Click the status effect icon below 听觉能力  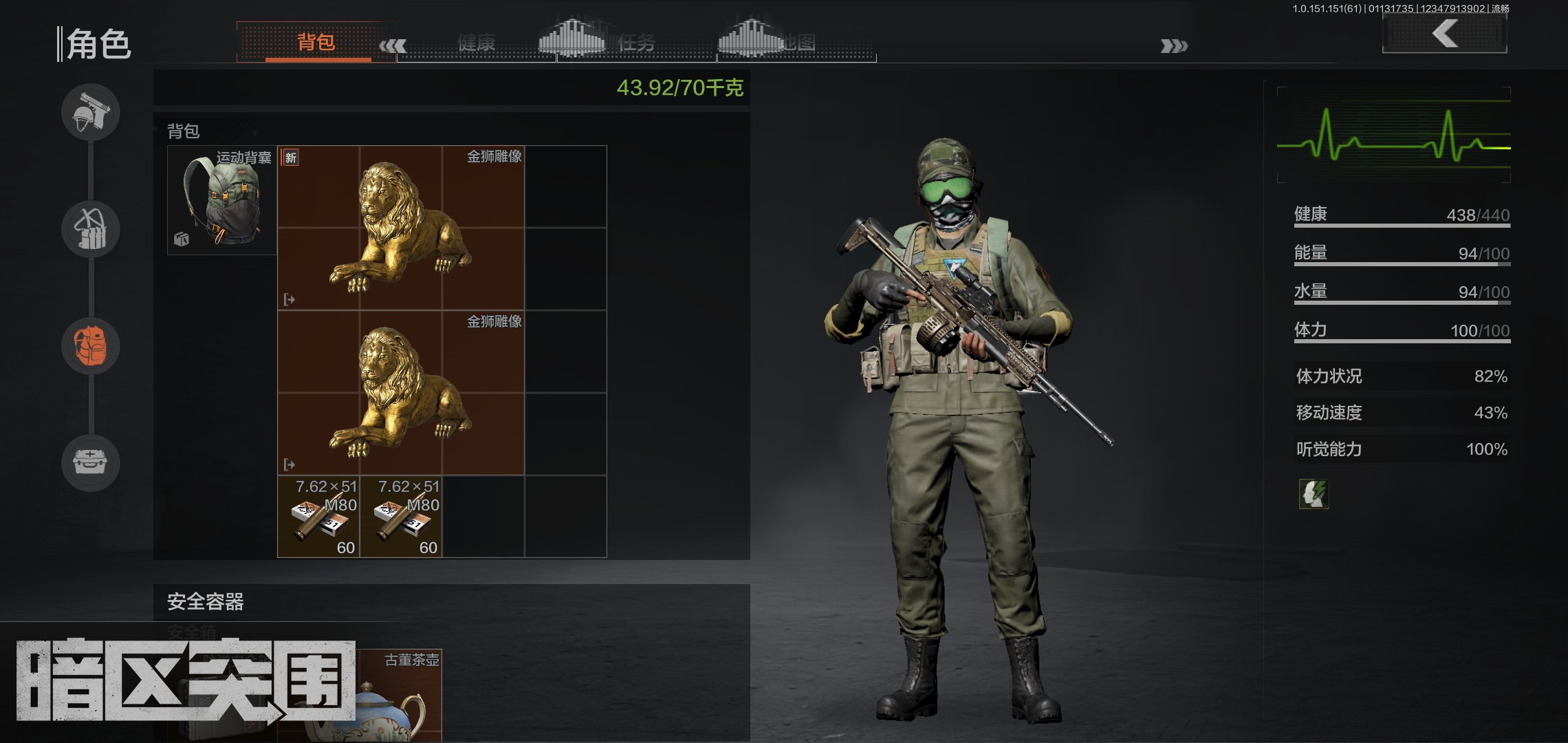(1314, 494)
